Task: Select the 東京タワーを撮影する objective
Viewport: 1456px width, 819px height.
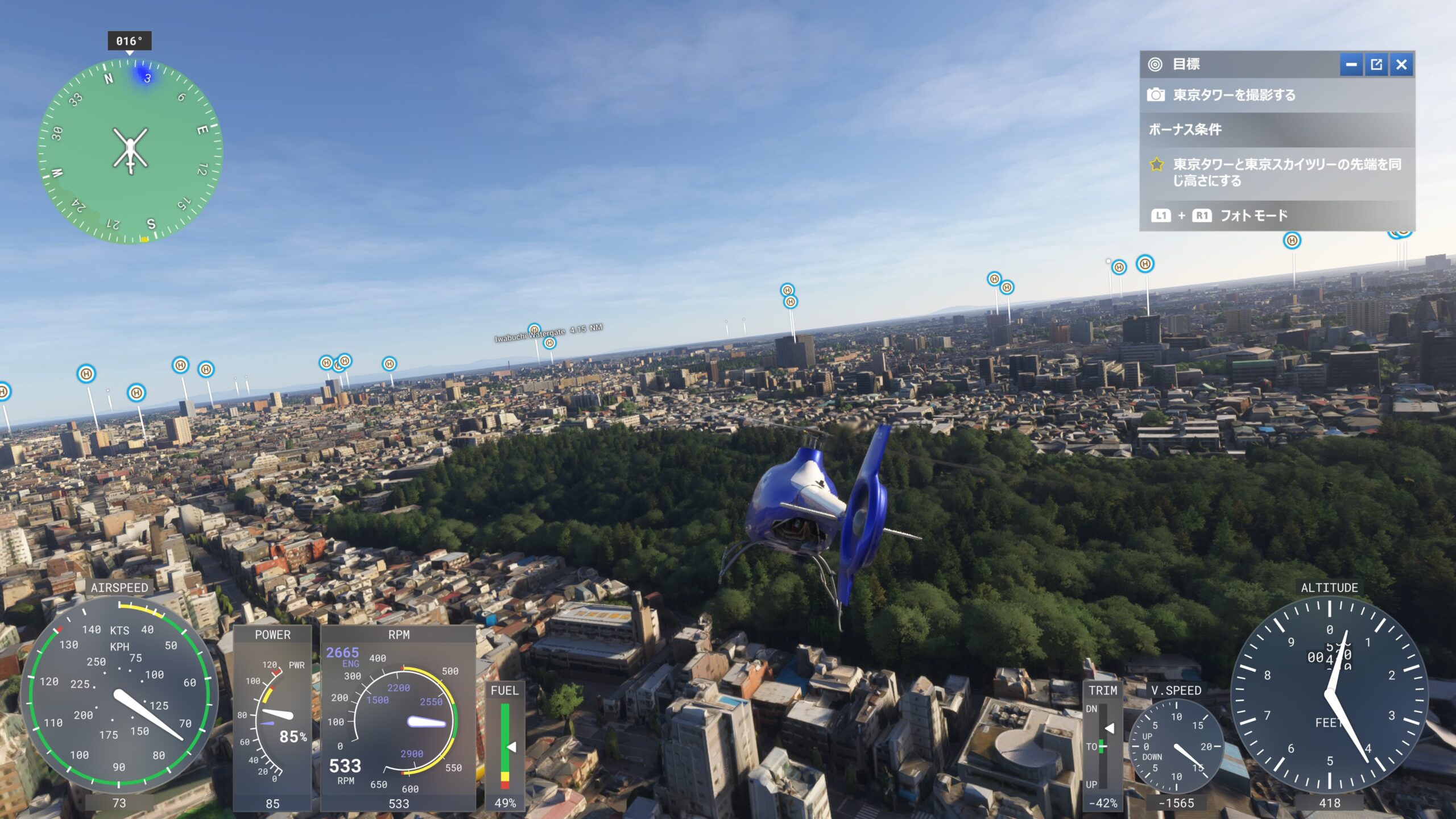Action: 1234,95
